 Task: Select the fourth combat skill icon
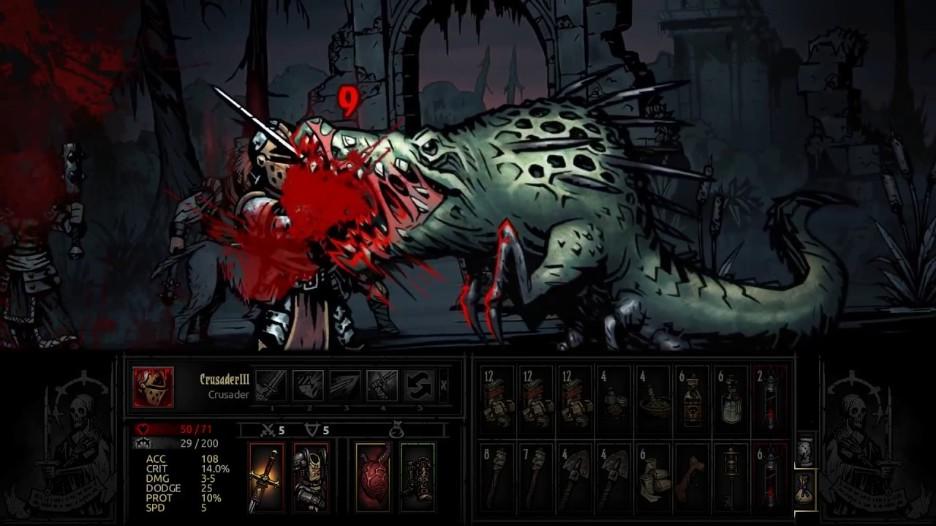point(381,385)
